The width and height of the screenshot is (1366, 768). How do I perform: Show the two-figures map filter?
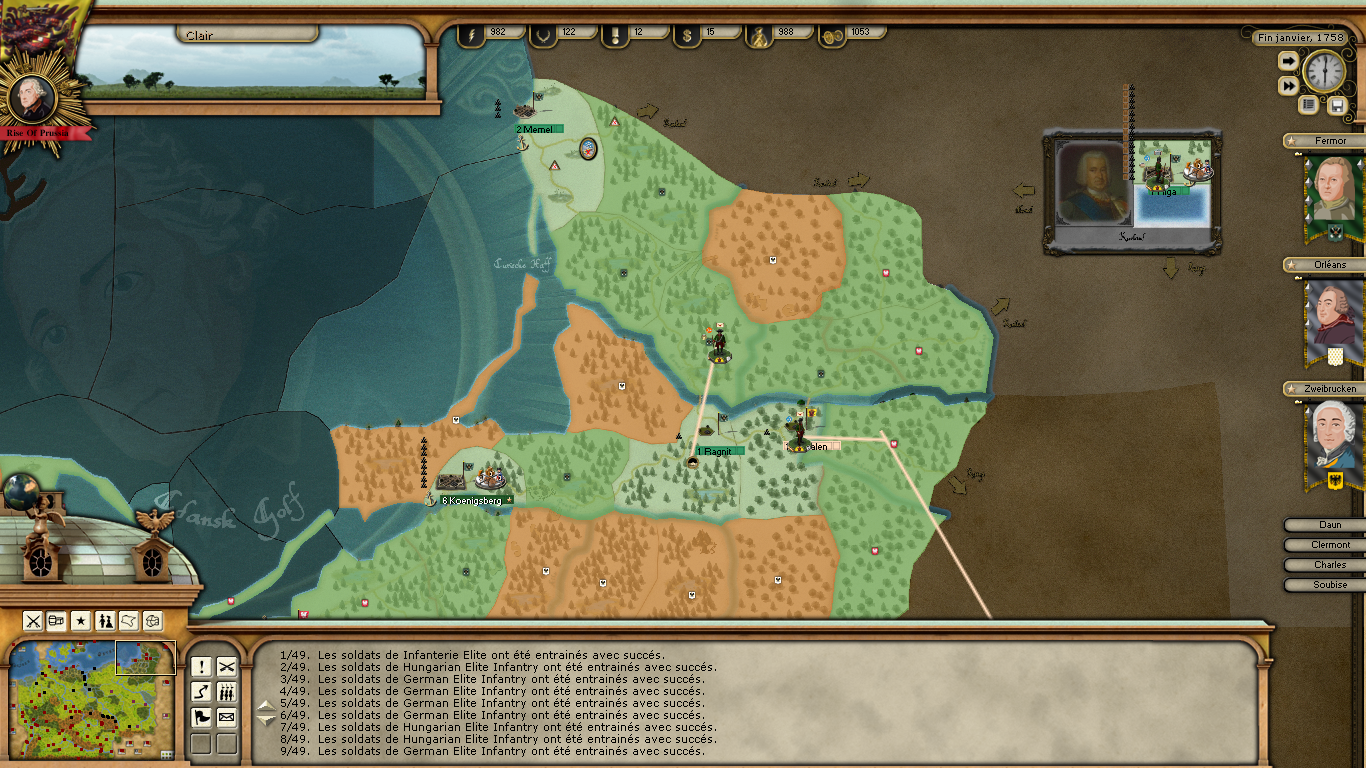click(105, 621)
